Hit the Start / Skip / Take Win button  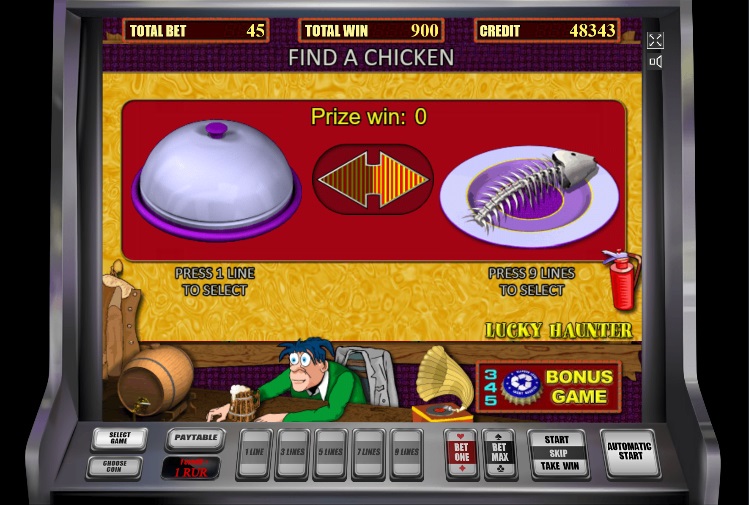point(557,453)
